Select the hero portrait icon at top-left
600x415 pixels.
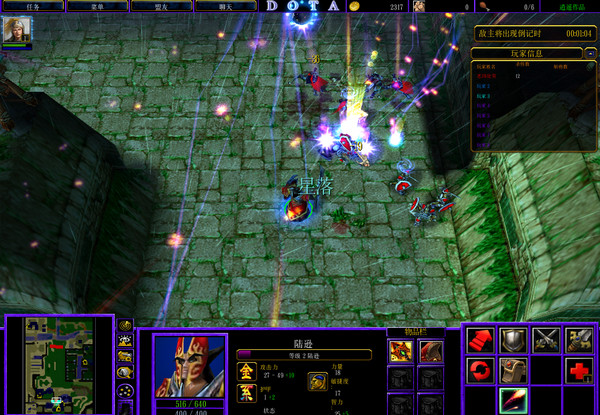point(17,31)
